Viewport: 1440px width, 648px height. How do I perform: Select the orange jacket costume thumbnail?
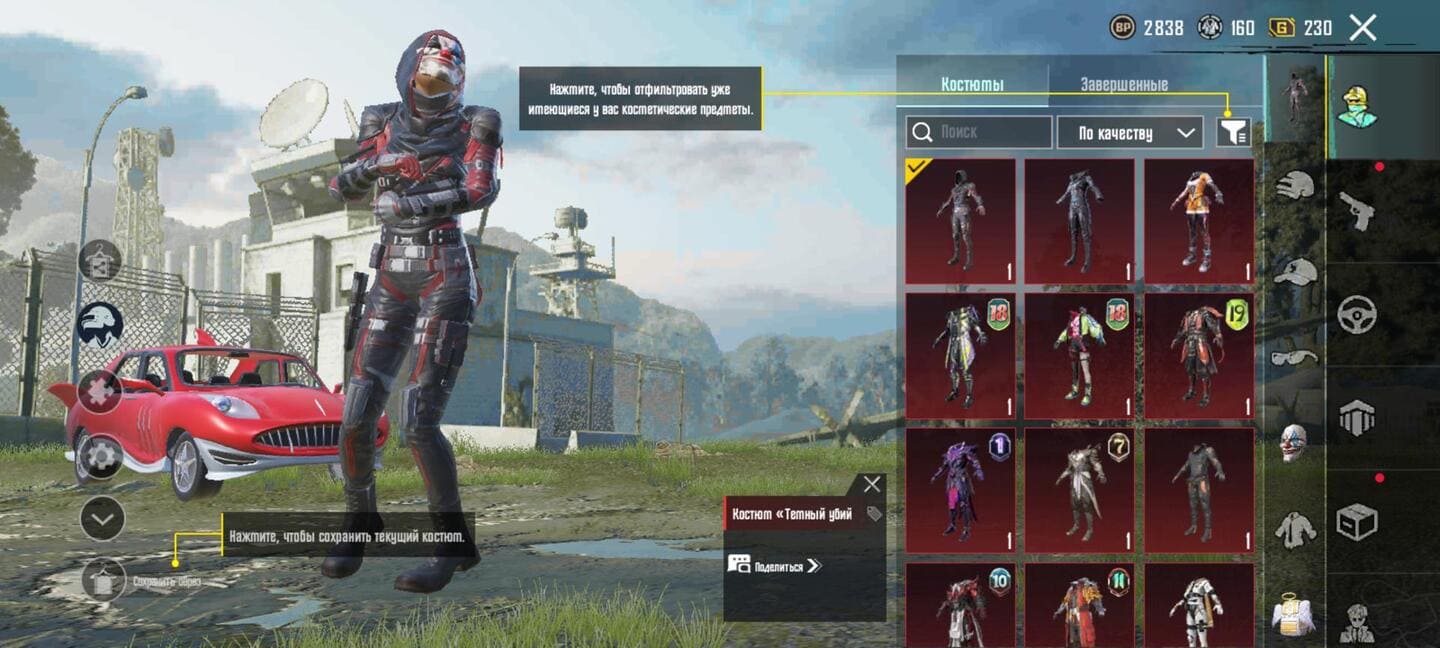1199,221
